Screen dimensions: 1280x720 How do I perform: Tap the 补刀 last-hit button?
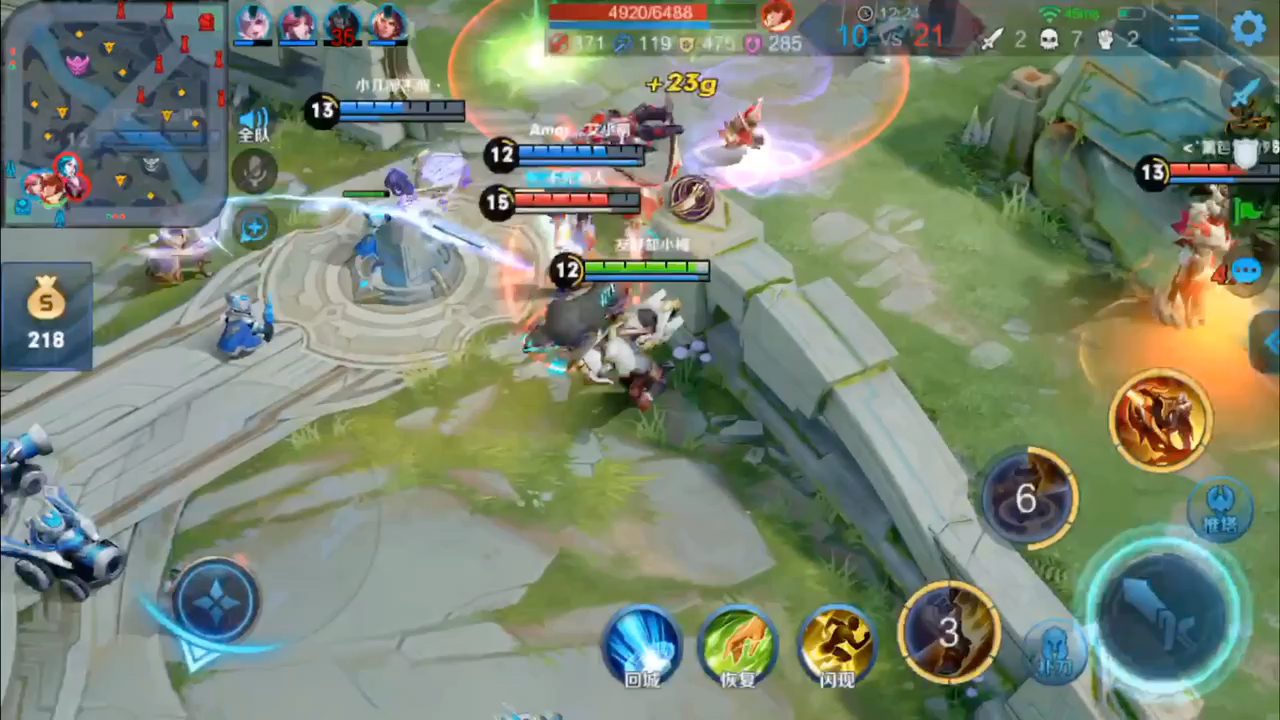click(1055, 651)
